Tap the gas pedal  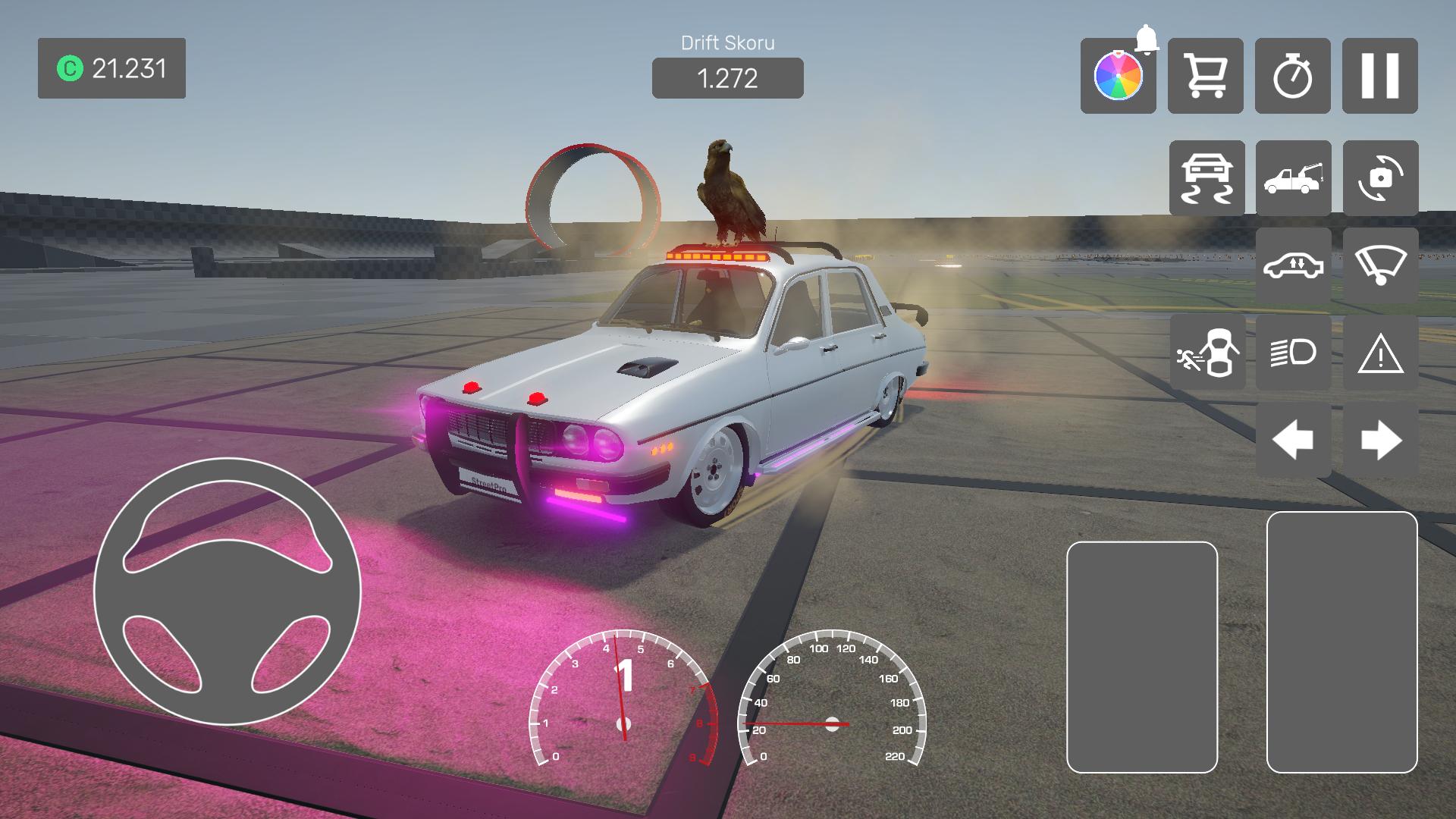[1341, 642]
